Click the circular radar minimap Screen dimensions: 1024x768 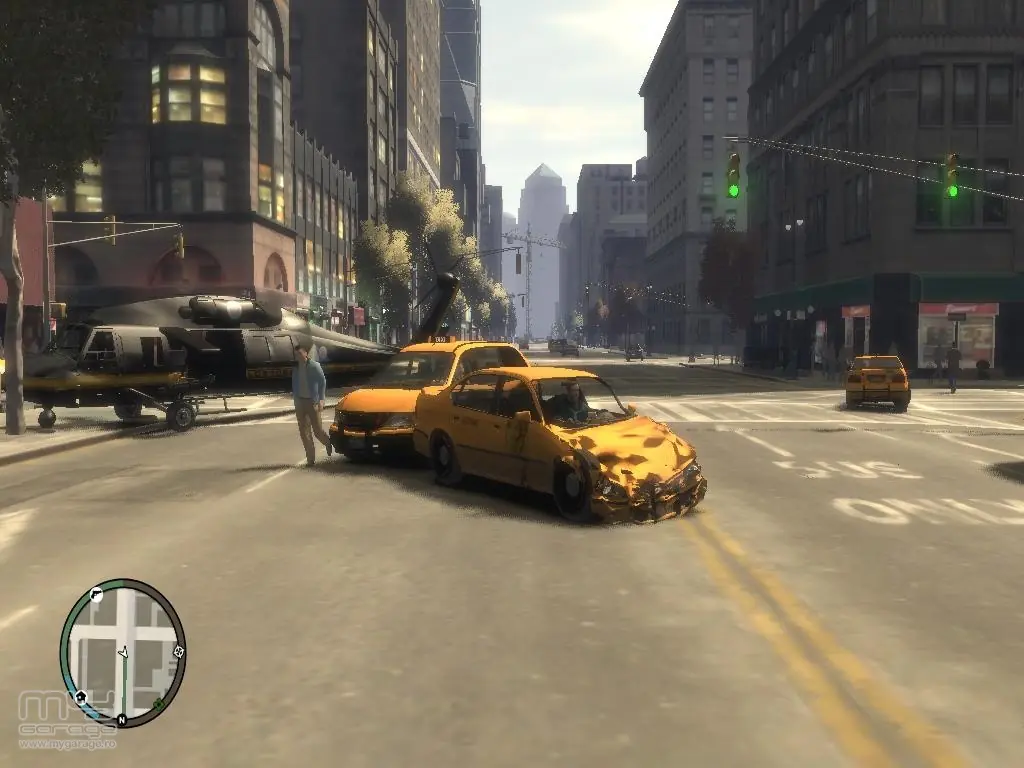[122, 652]
